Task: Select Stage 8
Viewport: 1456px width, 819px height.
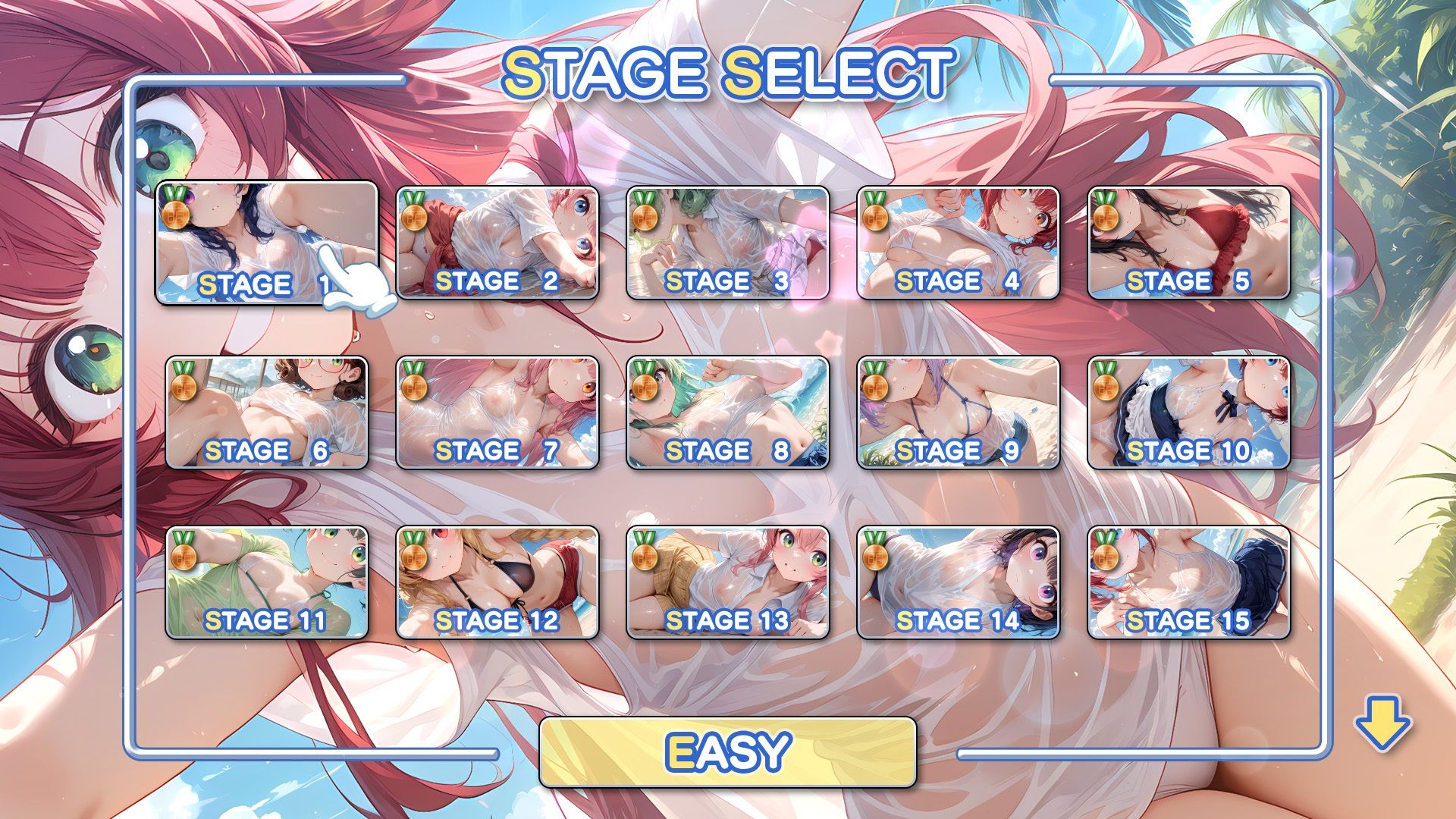Action: [728, 413]
